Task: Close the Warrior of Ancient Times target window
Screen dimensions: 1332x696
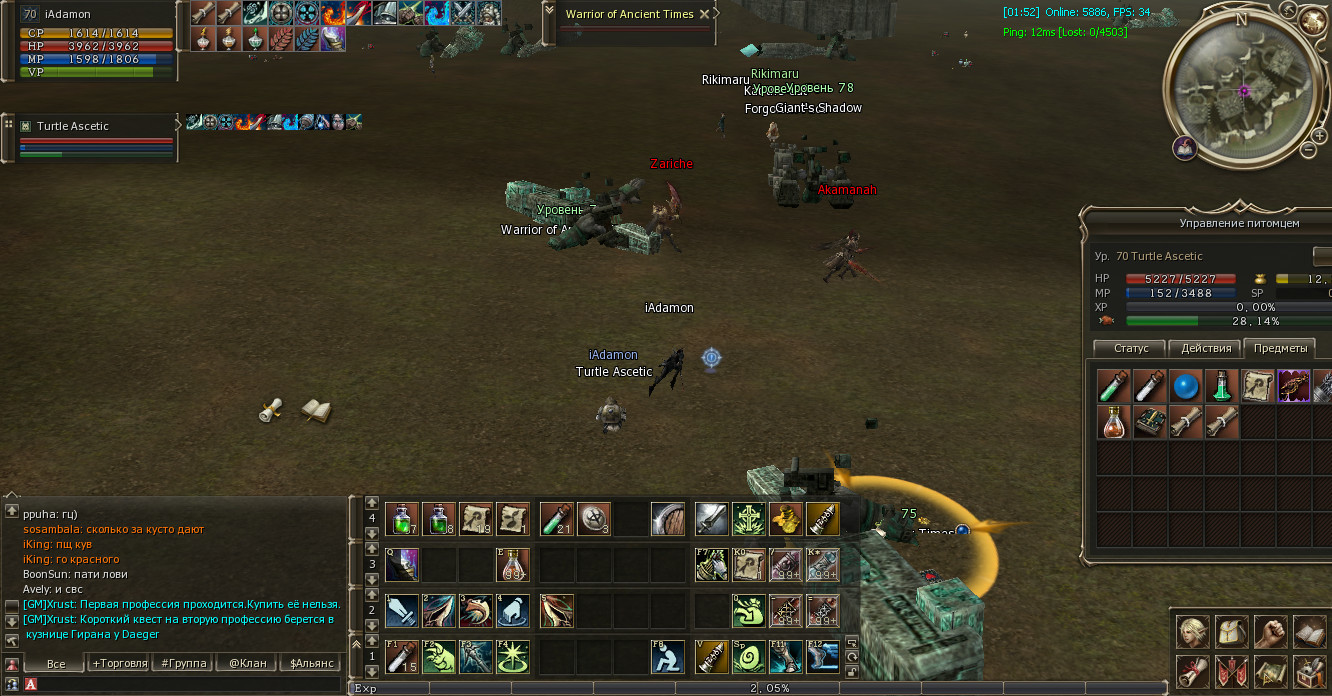Action: [705, 14]
